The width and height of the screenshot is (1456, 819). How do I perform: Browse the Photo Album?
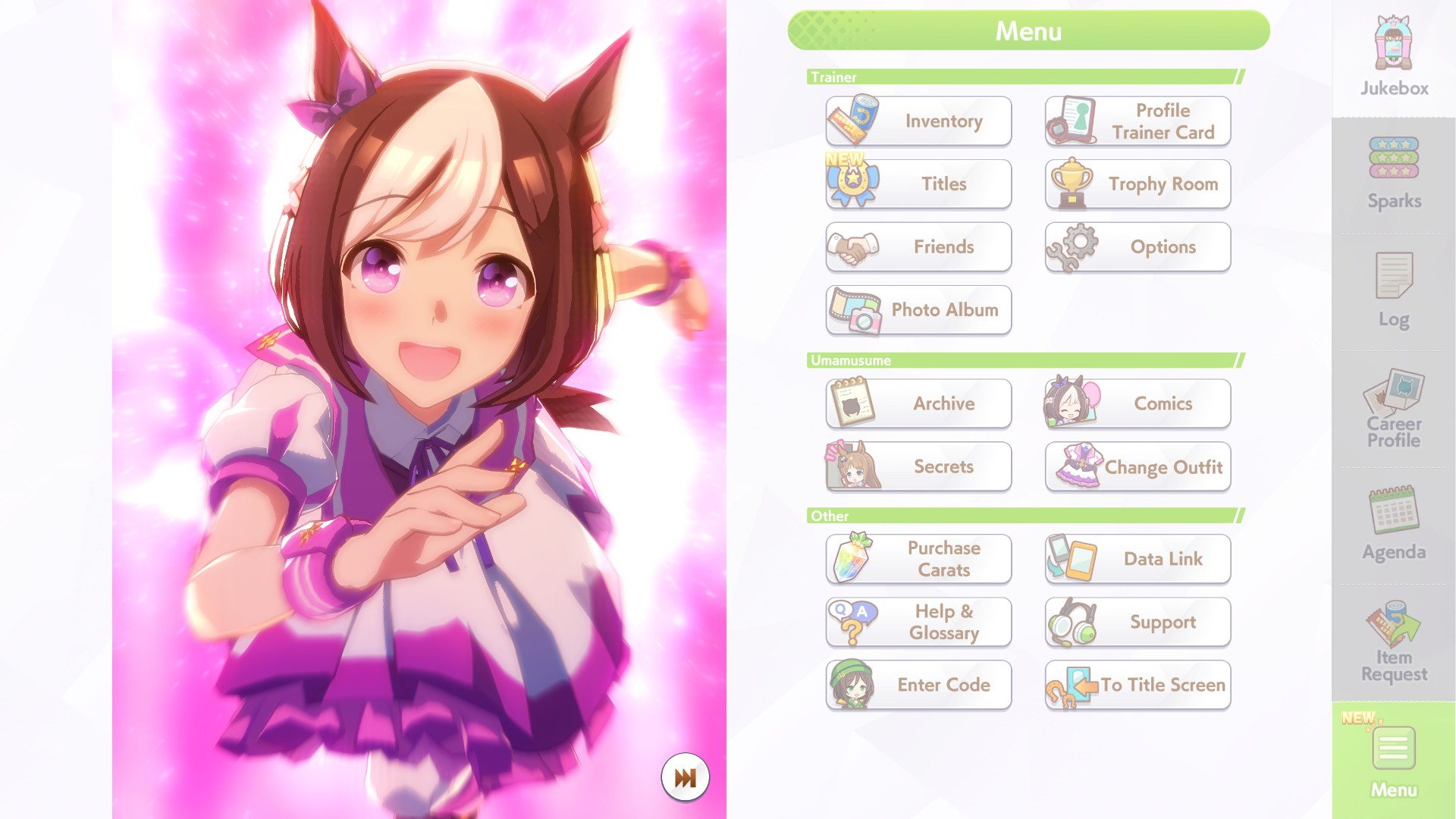(x=918, y=310)
